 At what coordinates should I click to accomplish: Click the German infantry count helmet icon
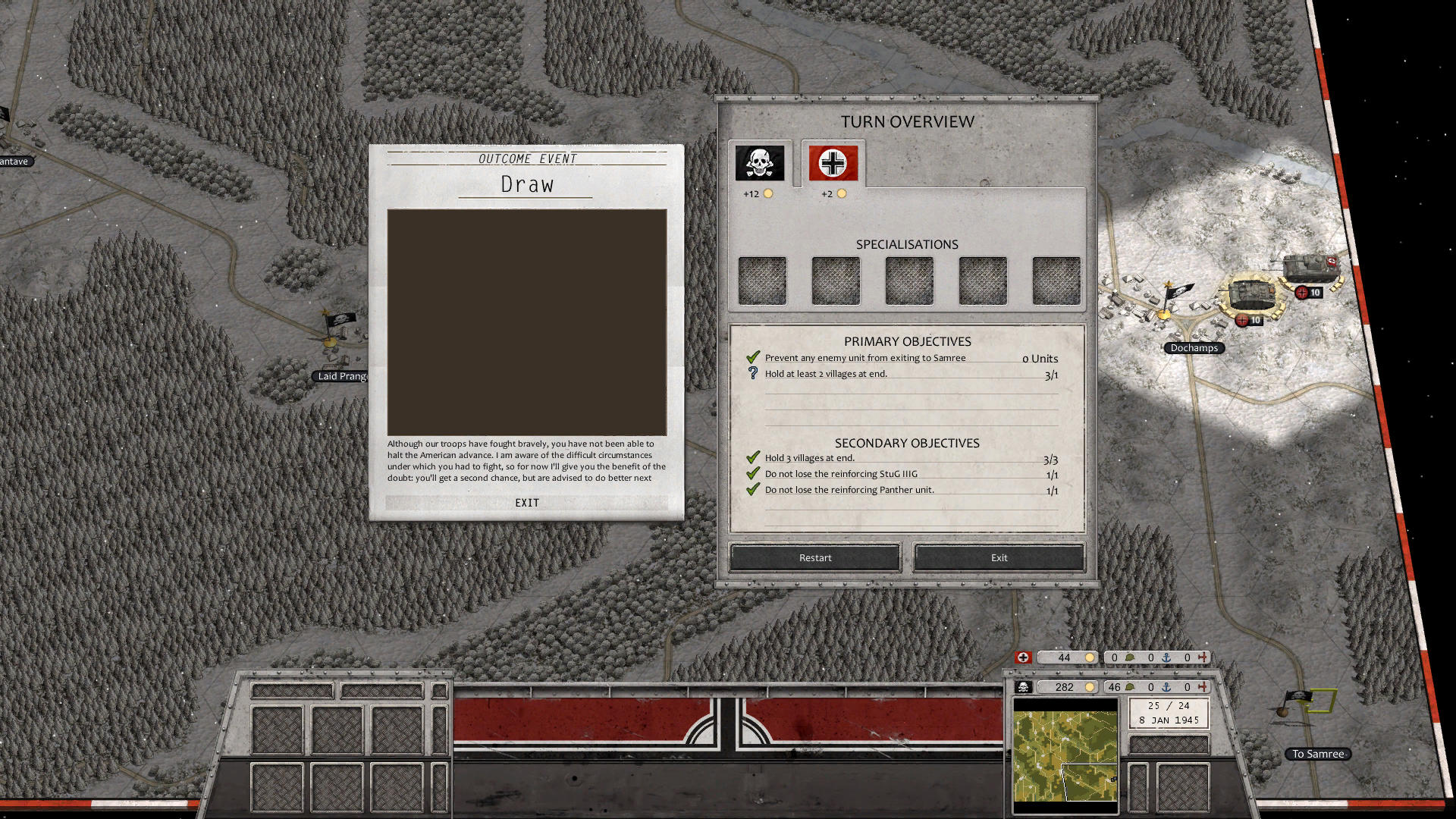(1130, 657)
